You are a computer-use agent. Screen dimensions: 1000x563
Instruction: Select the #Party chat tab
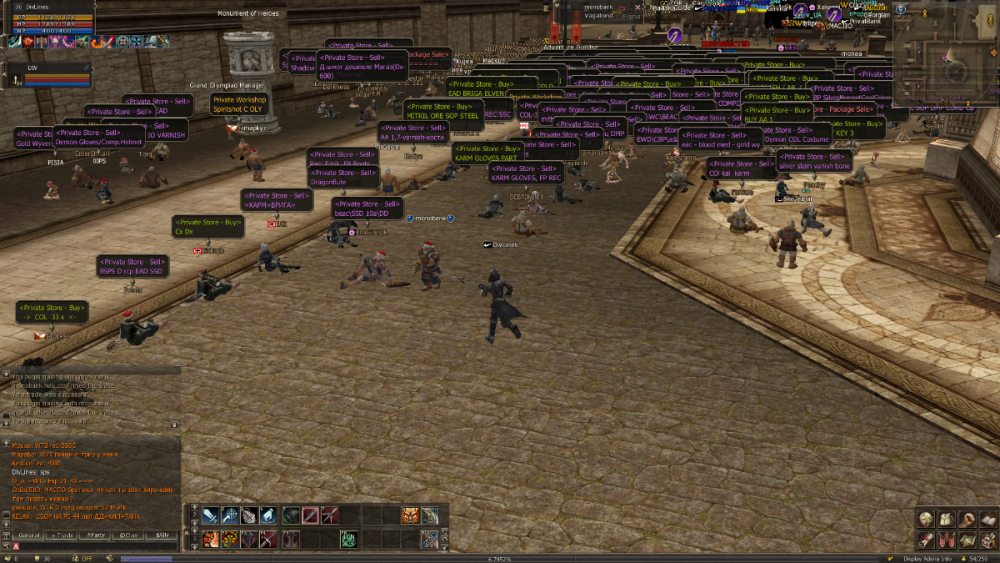tap(96, 536)
